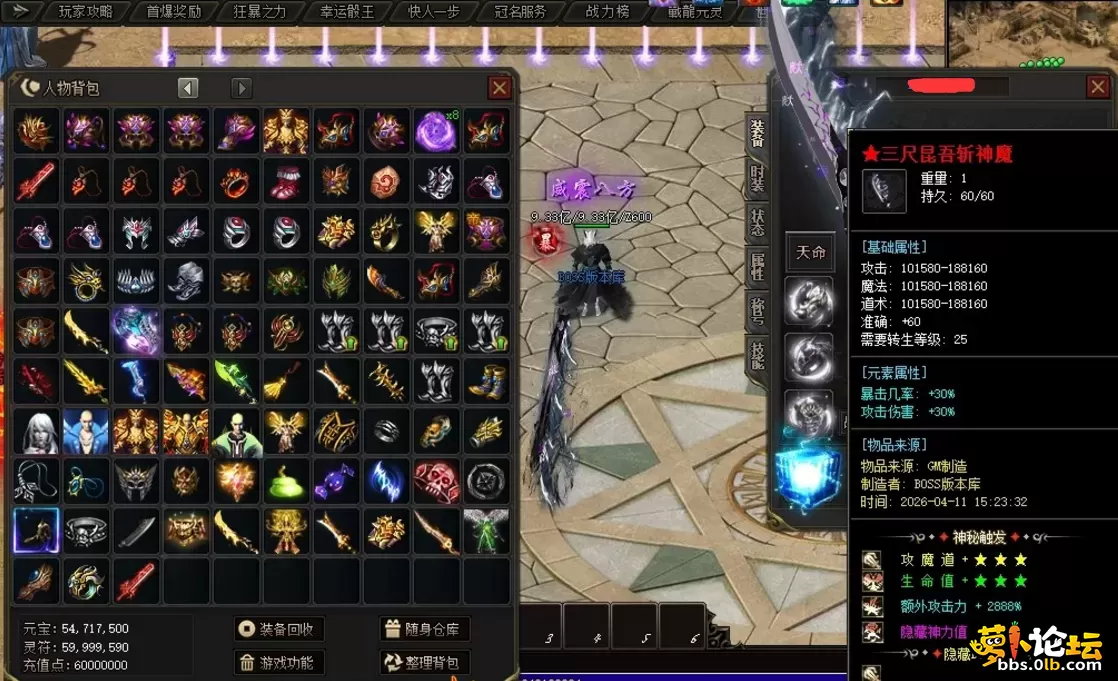
Task: Close the 人物背包 inventory window
Action: click(x=500, y=88)
